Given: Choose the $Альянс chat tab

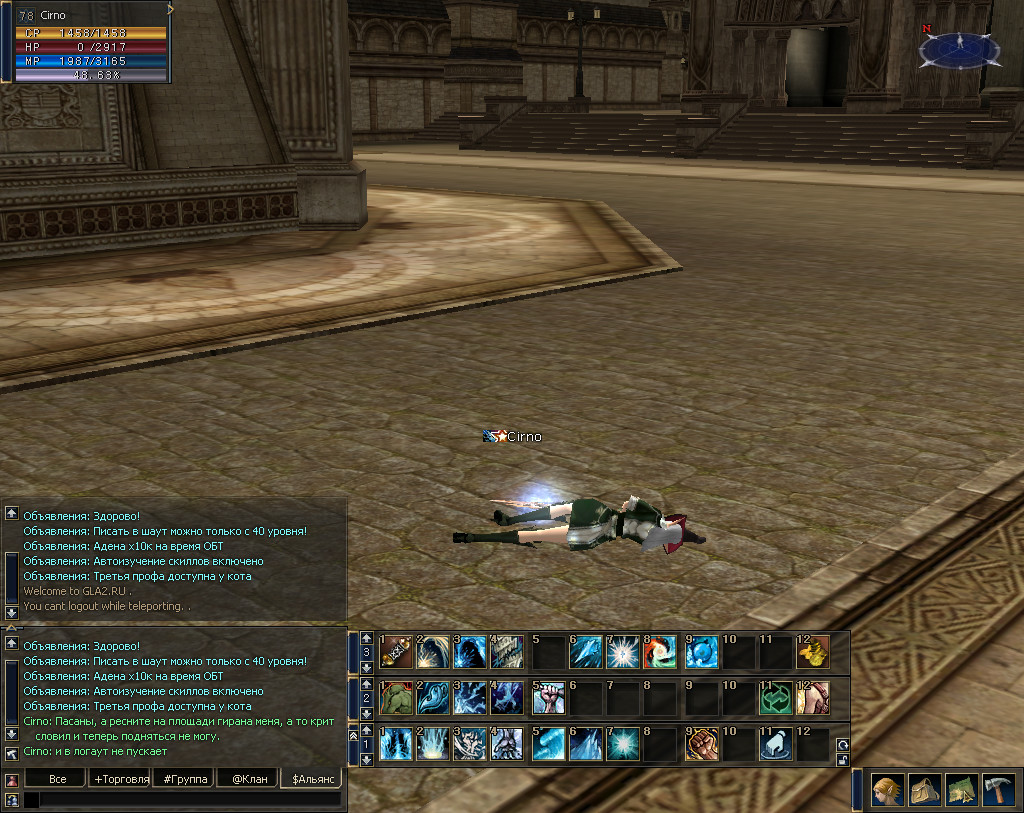Looking at the screenshot, I should pyautogui.click(x=310, y=778).
